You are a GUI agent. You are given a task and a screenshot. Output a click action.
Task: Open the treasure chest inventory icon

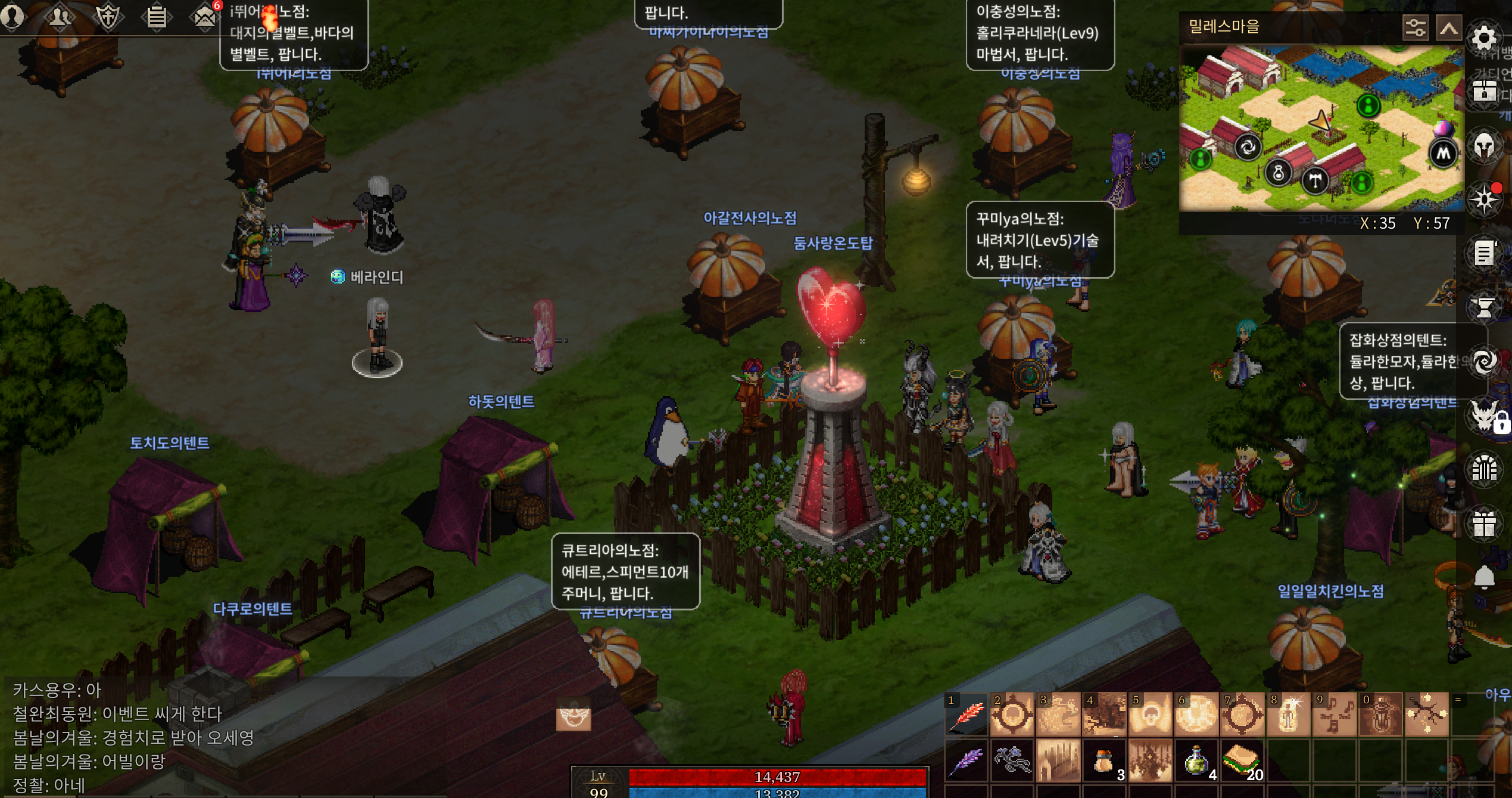click(x=1483, y=92)
